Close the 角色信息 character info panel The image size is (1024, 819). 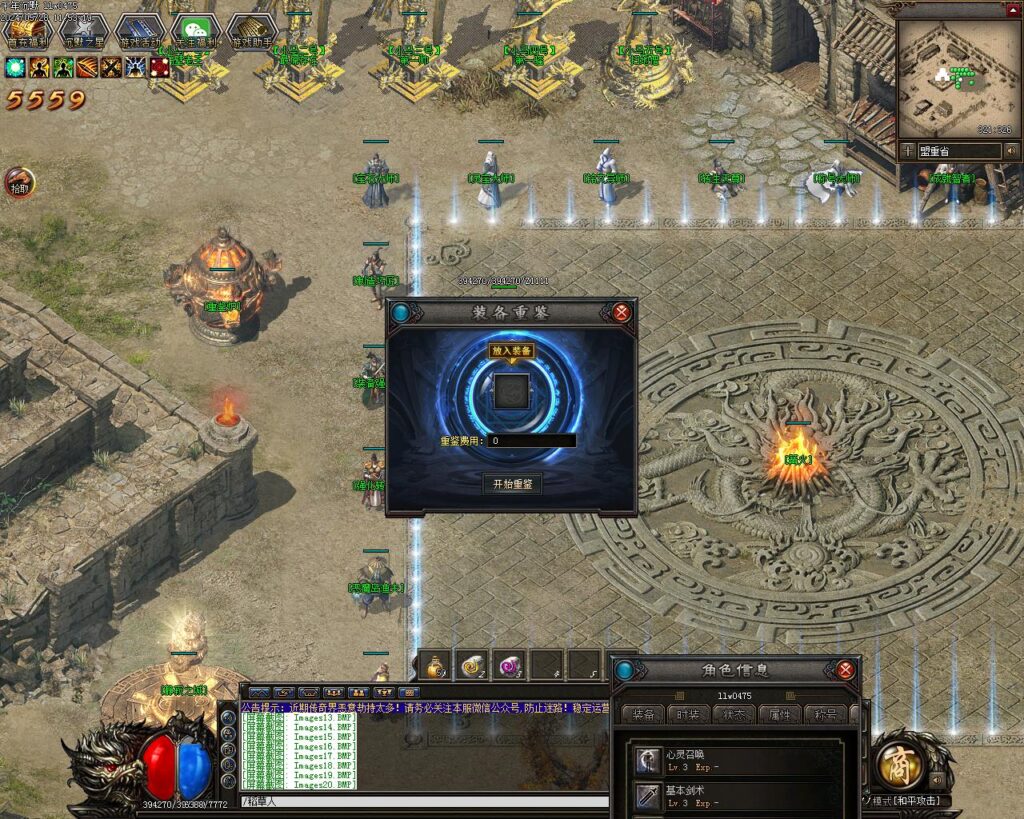click(846, 670)
